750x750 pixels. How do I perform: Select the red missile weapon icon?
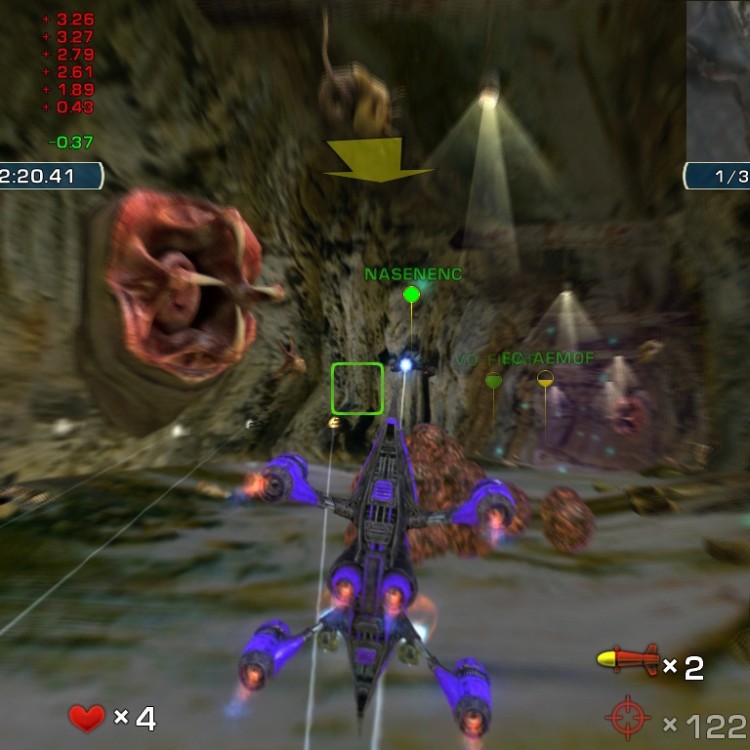tap(627, 660)
